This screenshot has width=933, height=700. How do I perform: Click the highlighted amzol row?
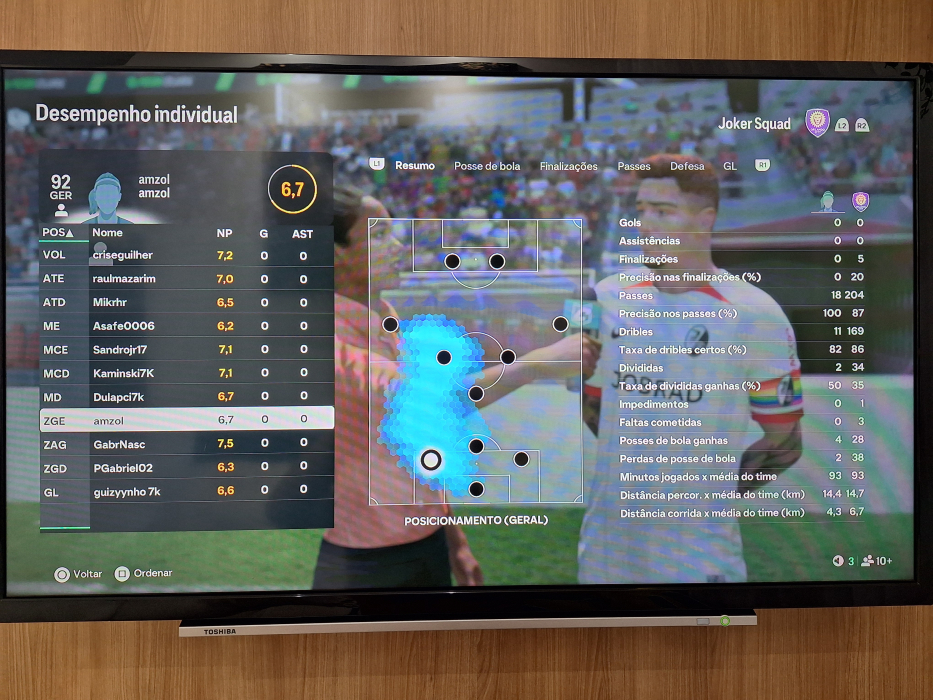click(186, 420)
